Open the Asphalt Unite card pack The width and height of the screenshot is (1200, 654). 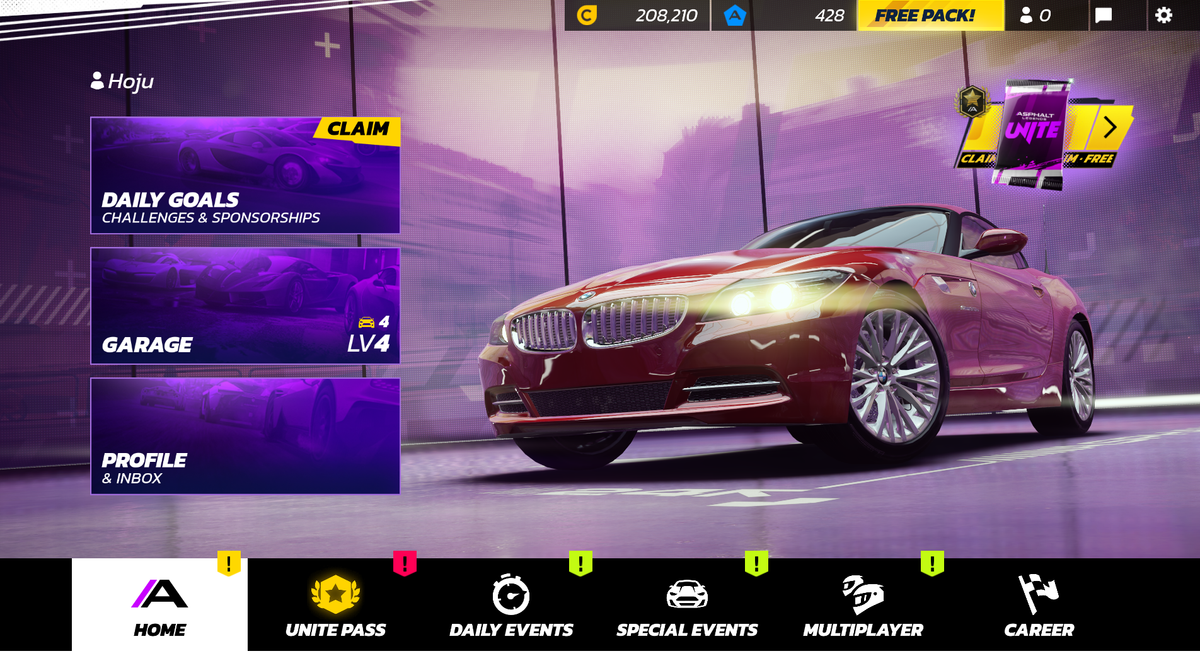pos(1030,132)
